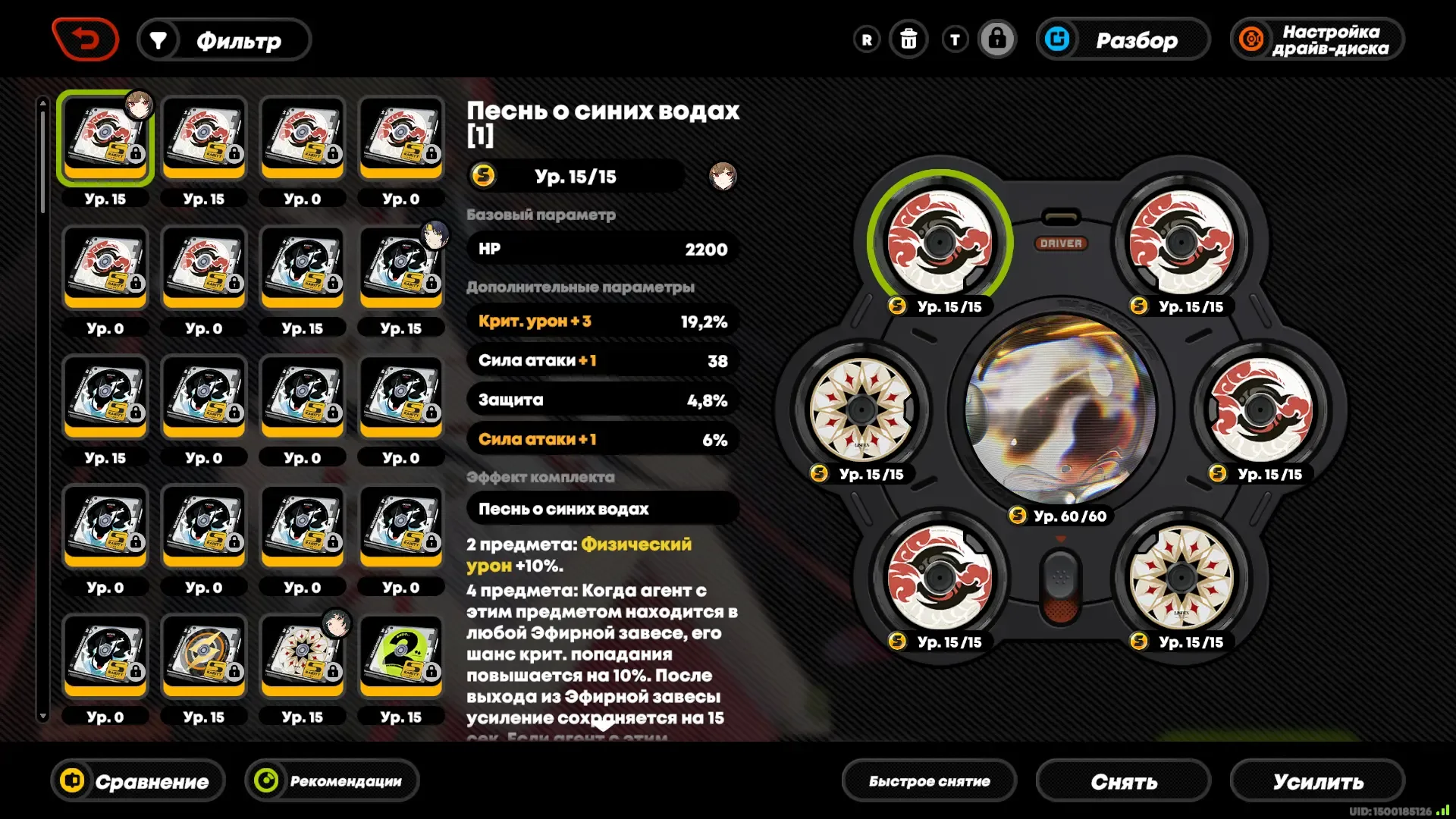The image size is (1456, 819).
Task: Show Рекомендации recommendations
Action: 332,781
